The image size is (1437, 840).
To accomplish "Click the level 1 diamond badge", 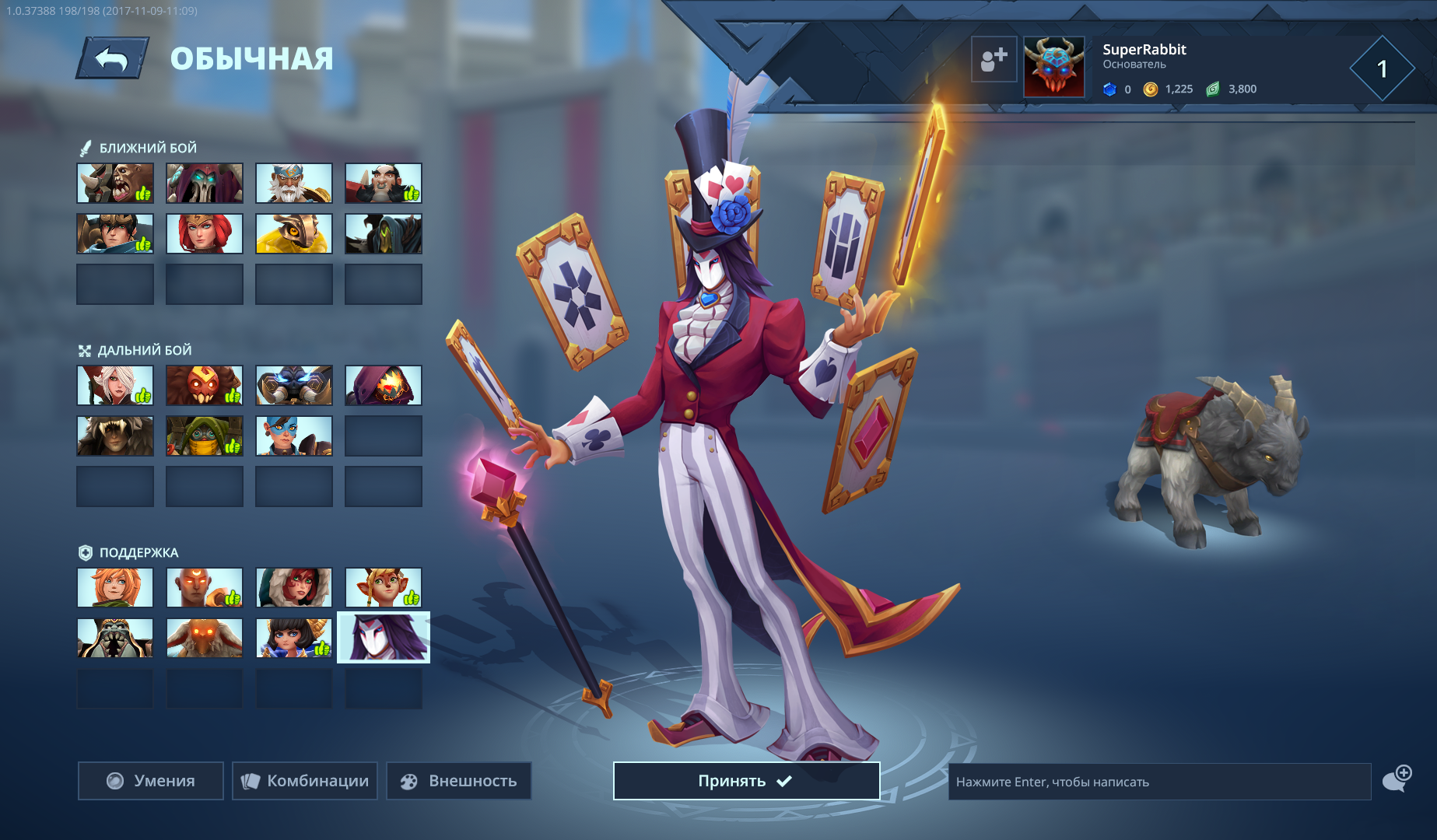I will pyautogui.click(x=1382, y=69).
